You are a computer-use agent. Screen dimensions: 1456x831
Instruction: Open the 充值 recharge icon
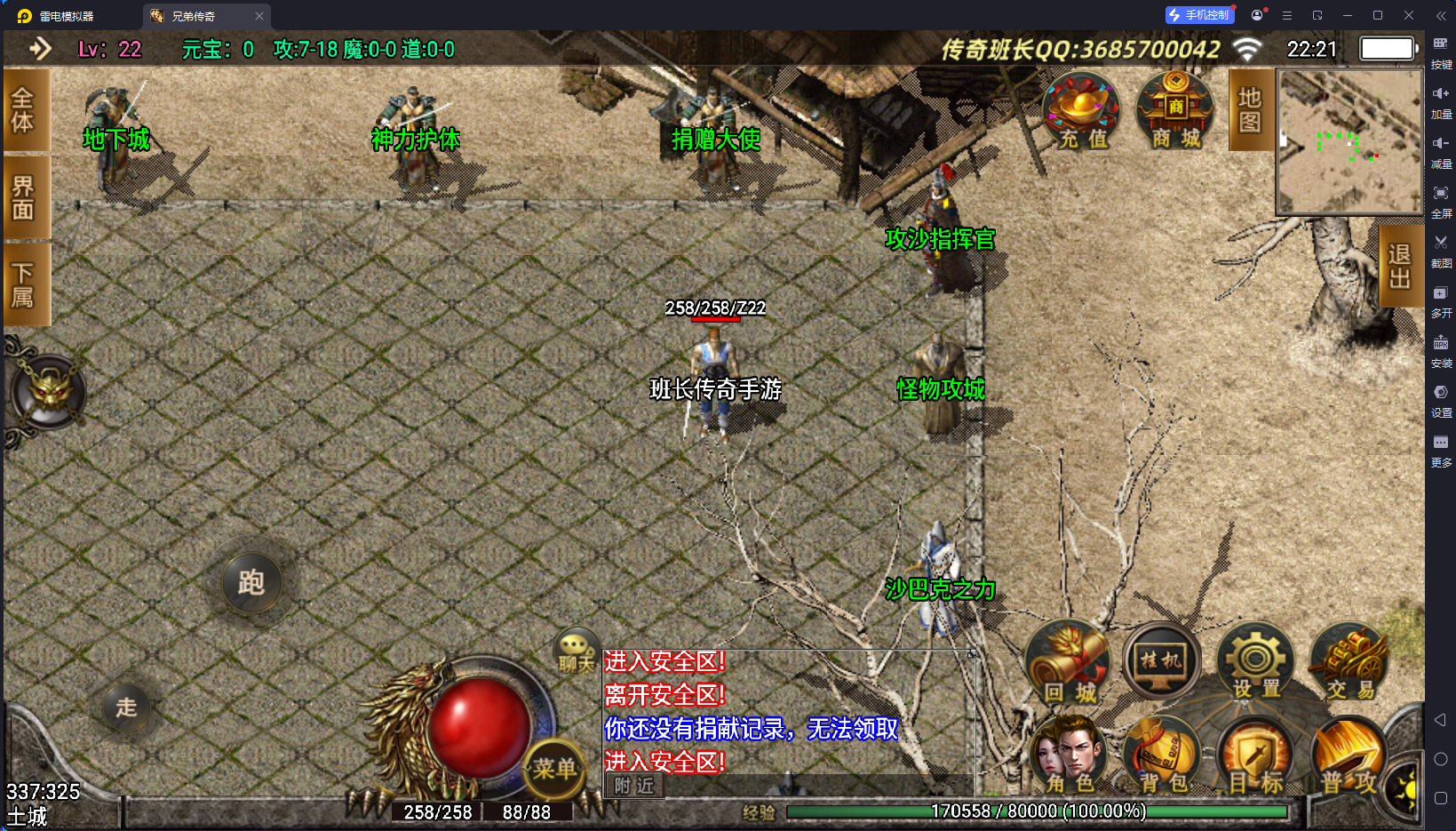click(1082, 111)
